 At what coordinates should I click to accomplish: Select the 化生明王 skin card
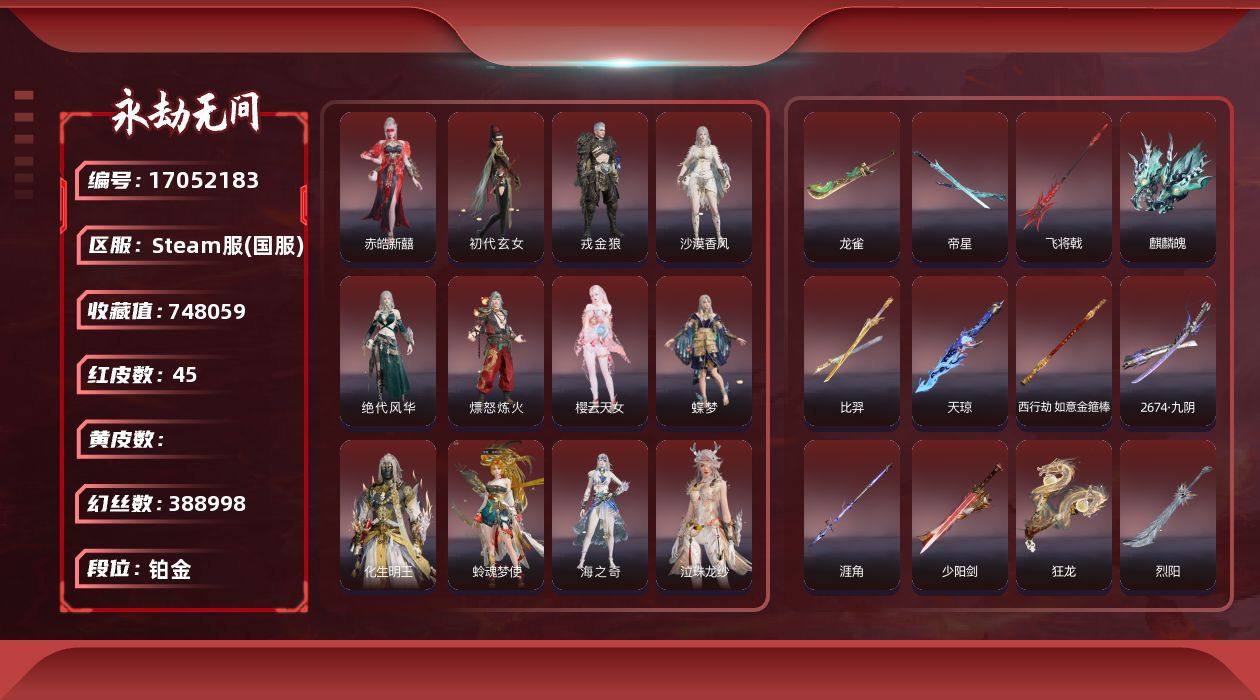tap(388, 514)
